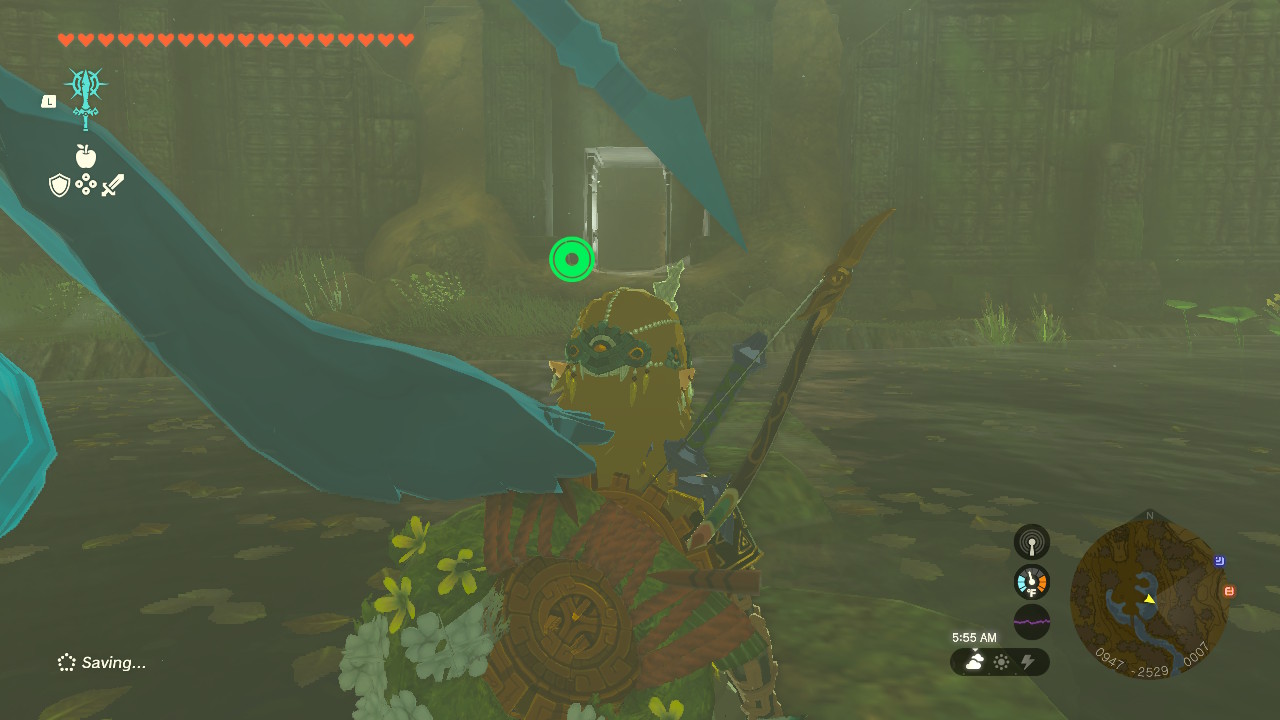
Task: Toggle the lightning weather forecast icon
Action: pyautogui.click(x=1029, y=662)
